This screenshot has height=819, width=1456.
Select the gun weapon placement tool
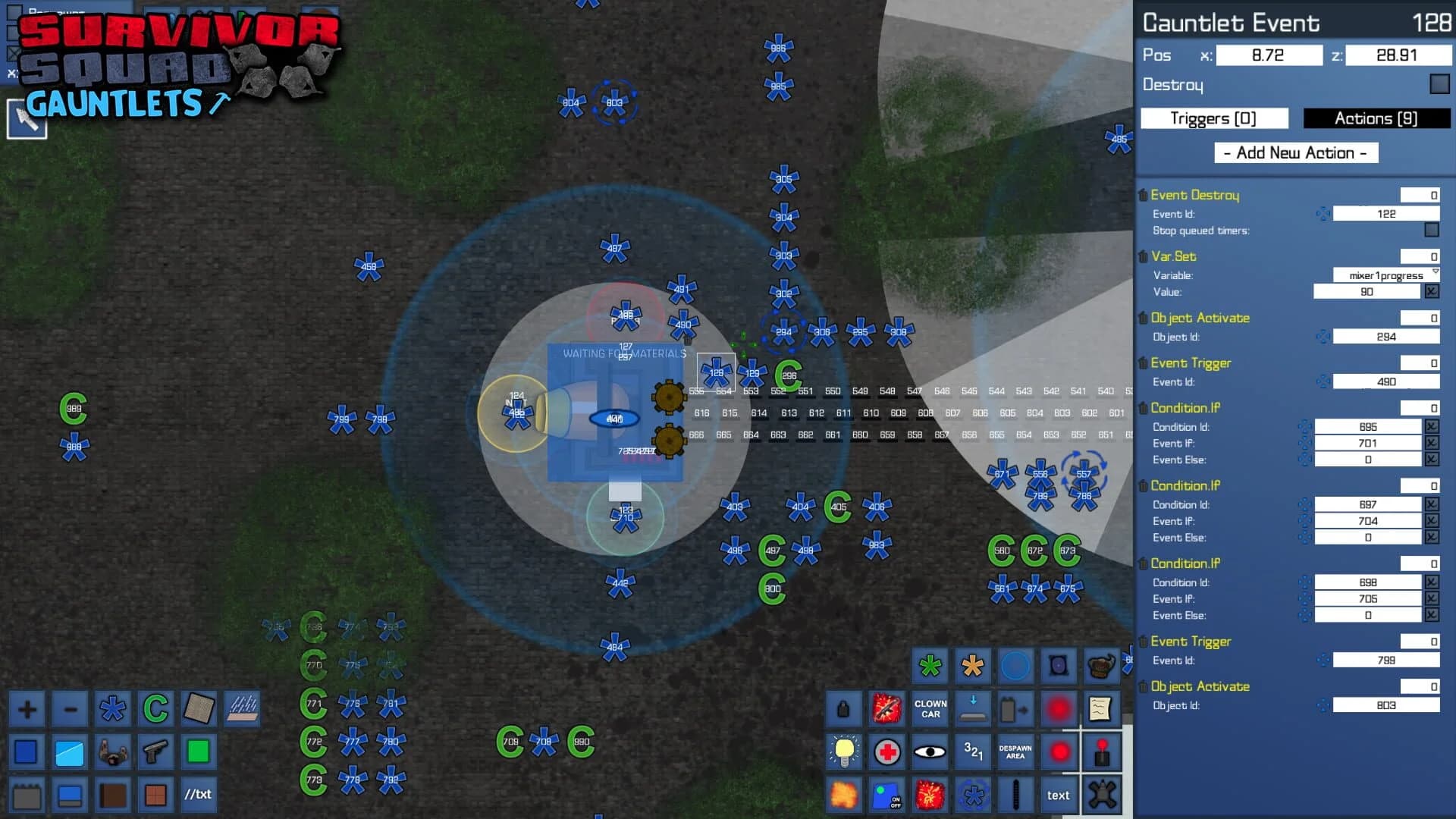(x=155, y=752)
